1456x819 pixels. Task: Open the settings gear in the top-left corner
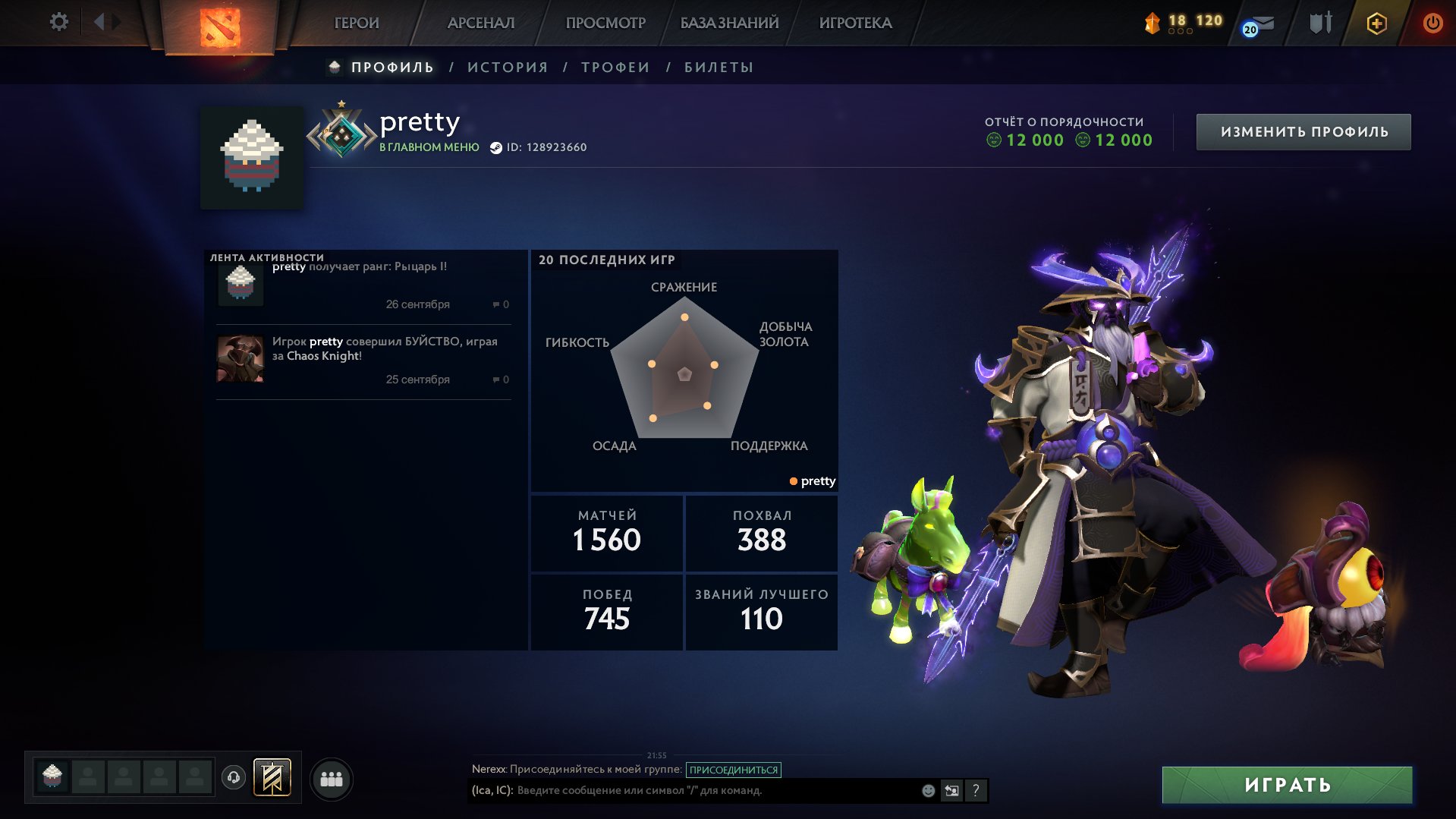click(59, 21)
